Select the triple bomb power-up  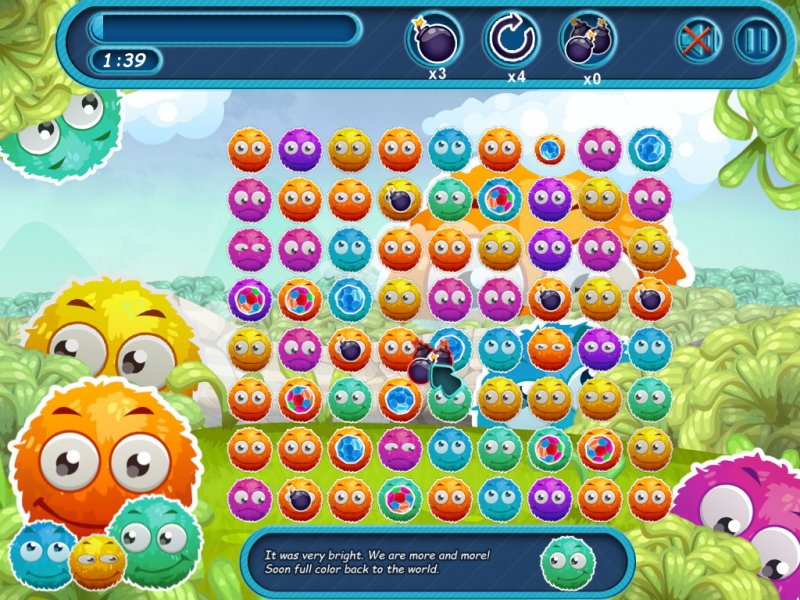click(x=588, y=40)
